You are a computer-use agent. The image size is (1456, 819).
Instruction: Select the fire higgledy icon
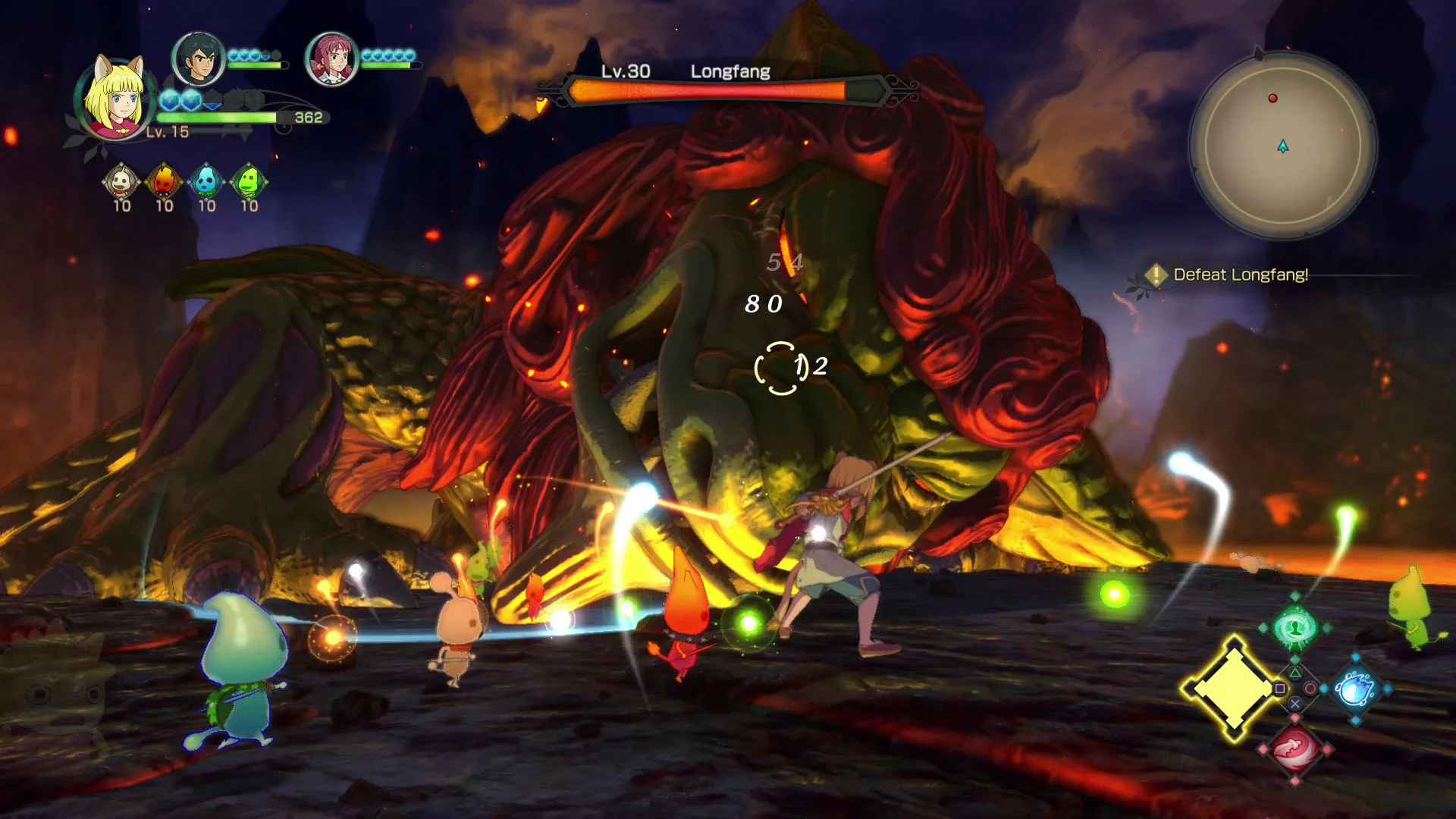164,181
